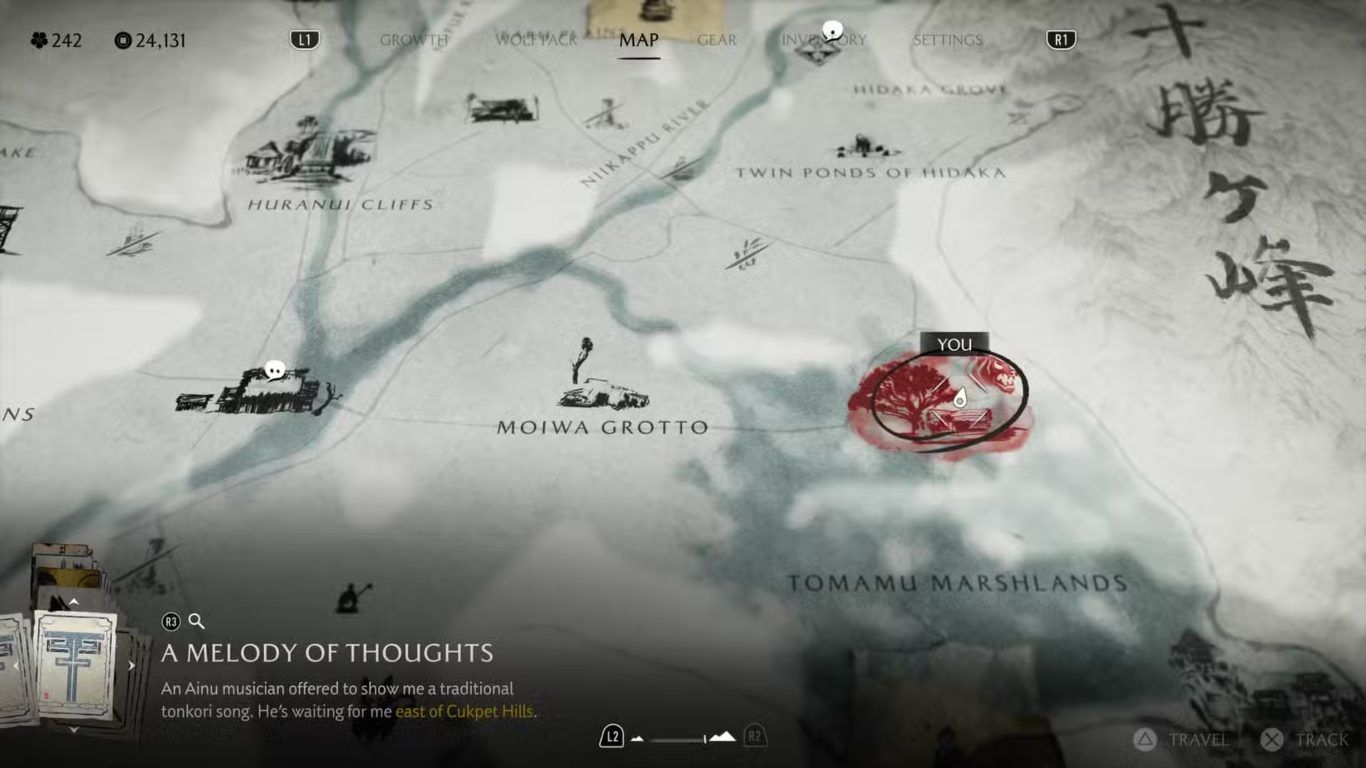Image resolution: width=1366 pixels, height=768 pixels.
Task: Show the next quest card with the right arrow
Action: click(131, 666)
